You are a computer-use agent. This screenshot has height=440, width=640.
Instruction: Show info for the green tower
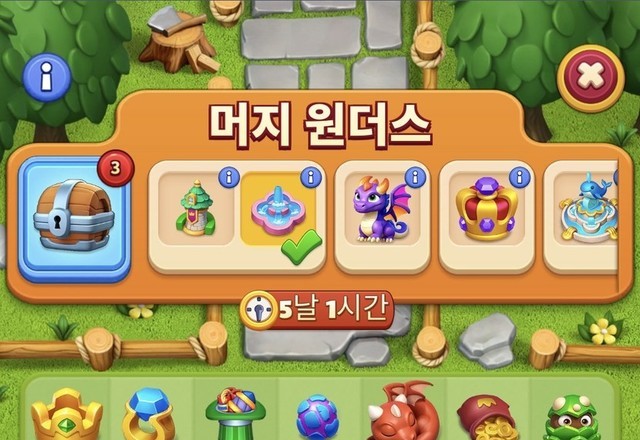coord(227,177)
